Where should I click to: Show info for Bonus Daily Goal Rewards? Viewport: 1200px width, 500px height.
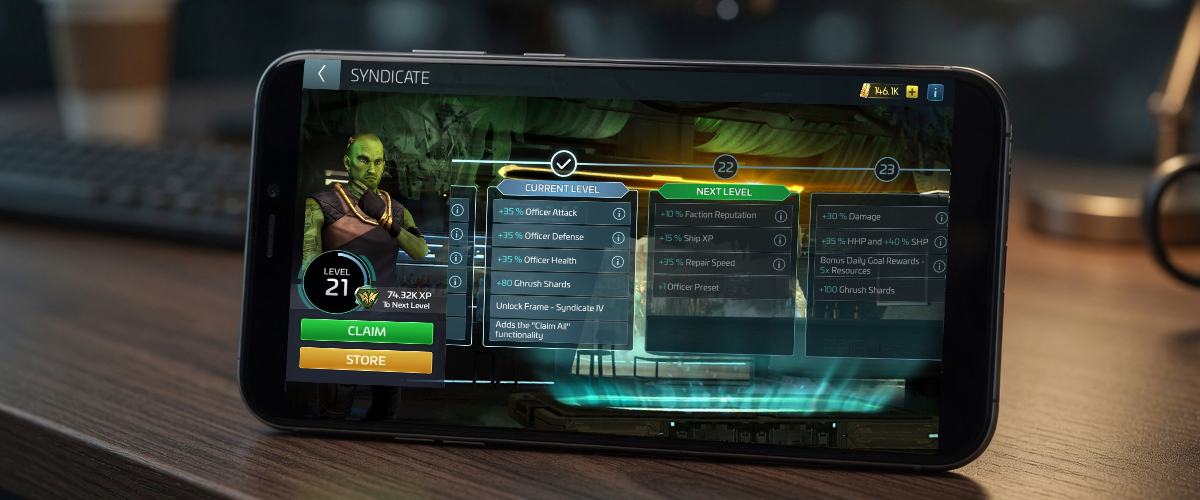pos(941,266)
